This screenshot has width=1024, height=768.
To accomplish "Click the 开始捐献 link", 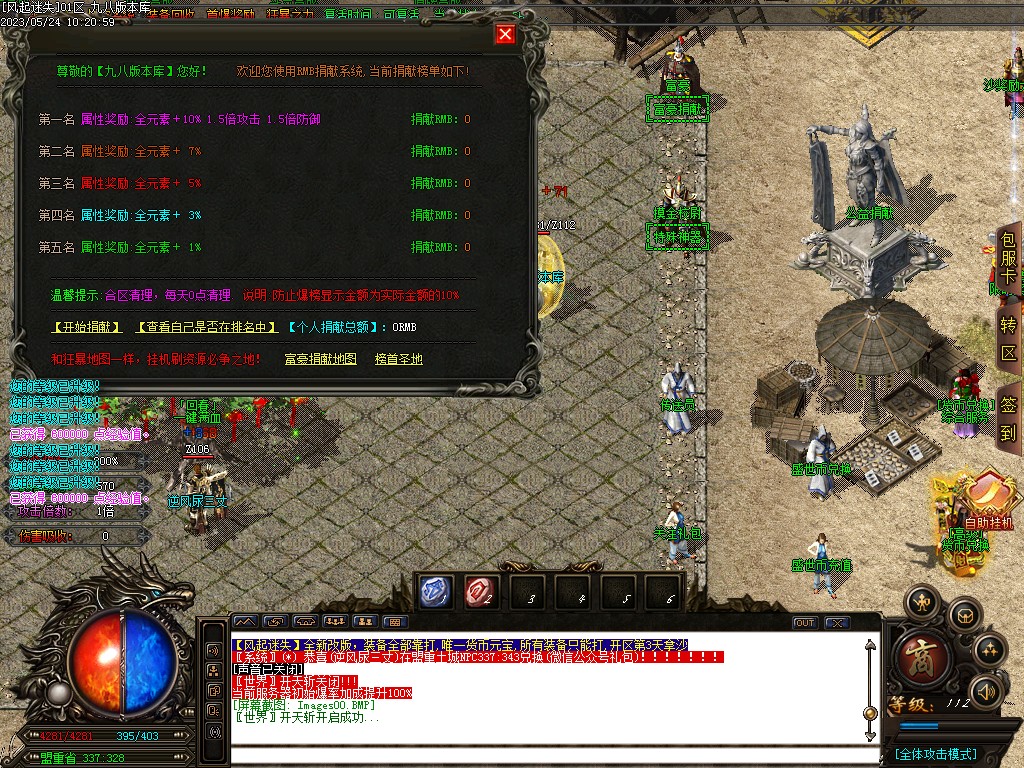I will [x=86, y=327].
